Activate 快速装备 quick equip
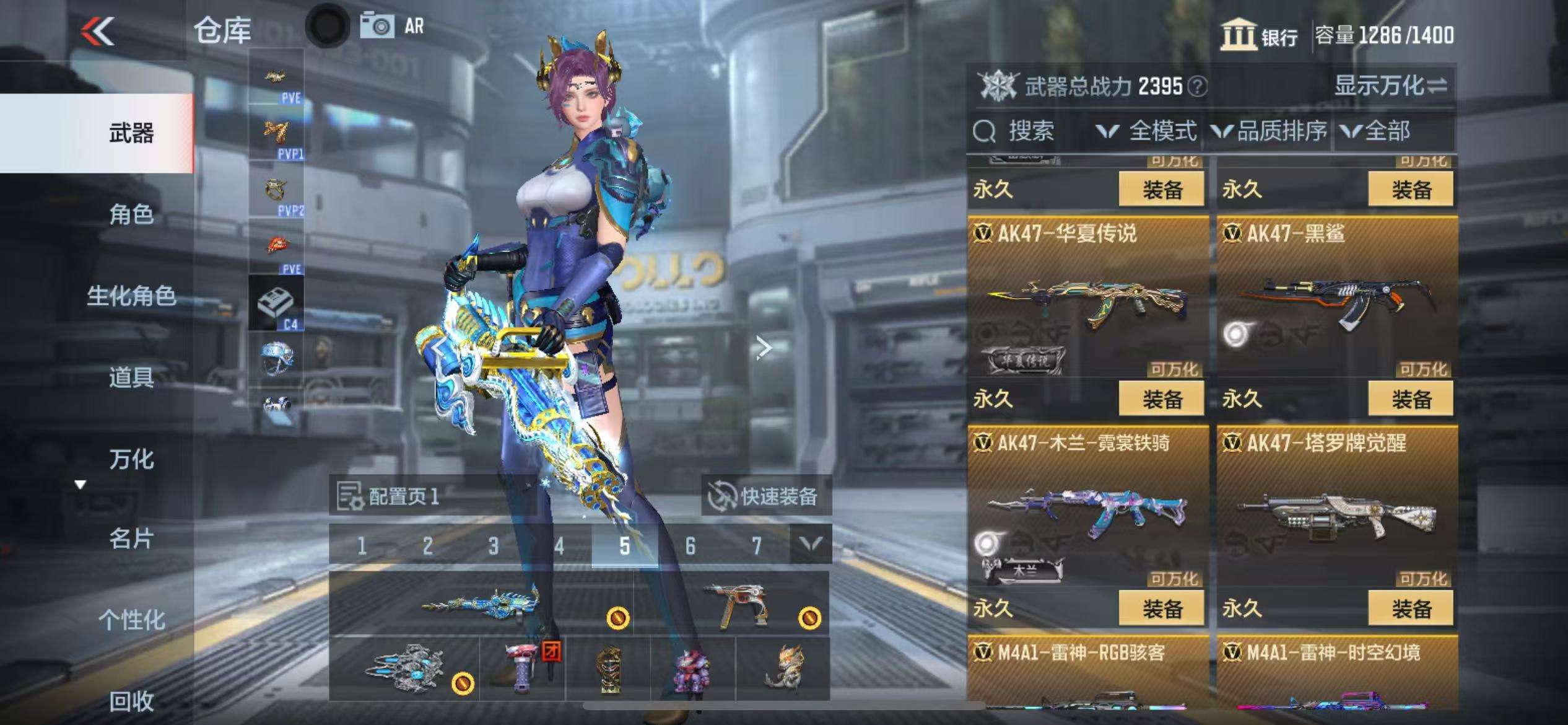The height and width of the screenshot is (725, 1568). click(766, 496)
